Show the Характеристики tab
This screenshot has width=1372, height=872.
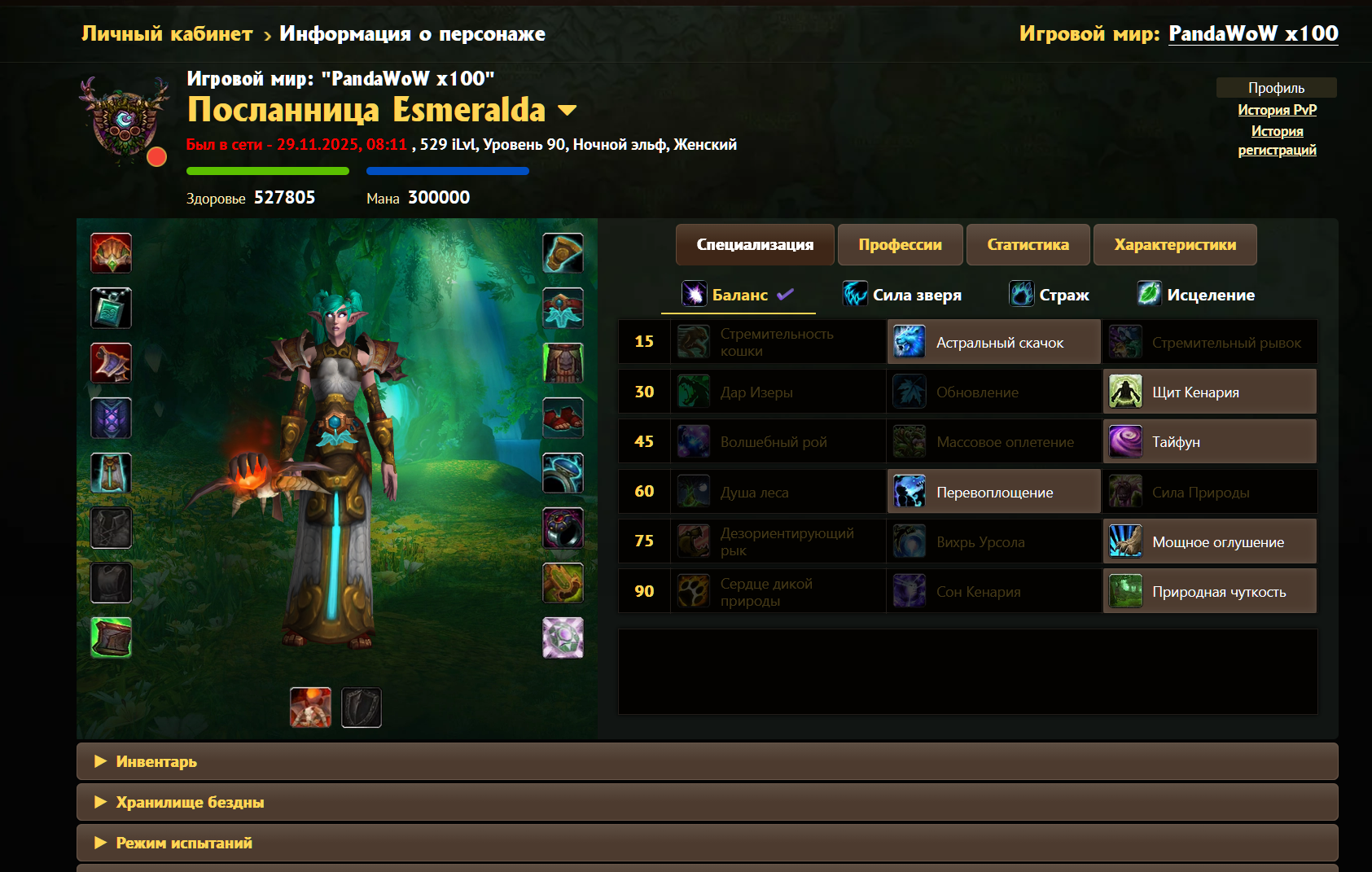(x=1174, y=245)
